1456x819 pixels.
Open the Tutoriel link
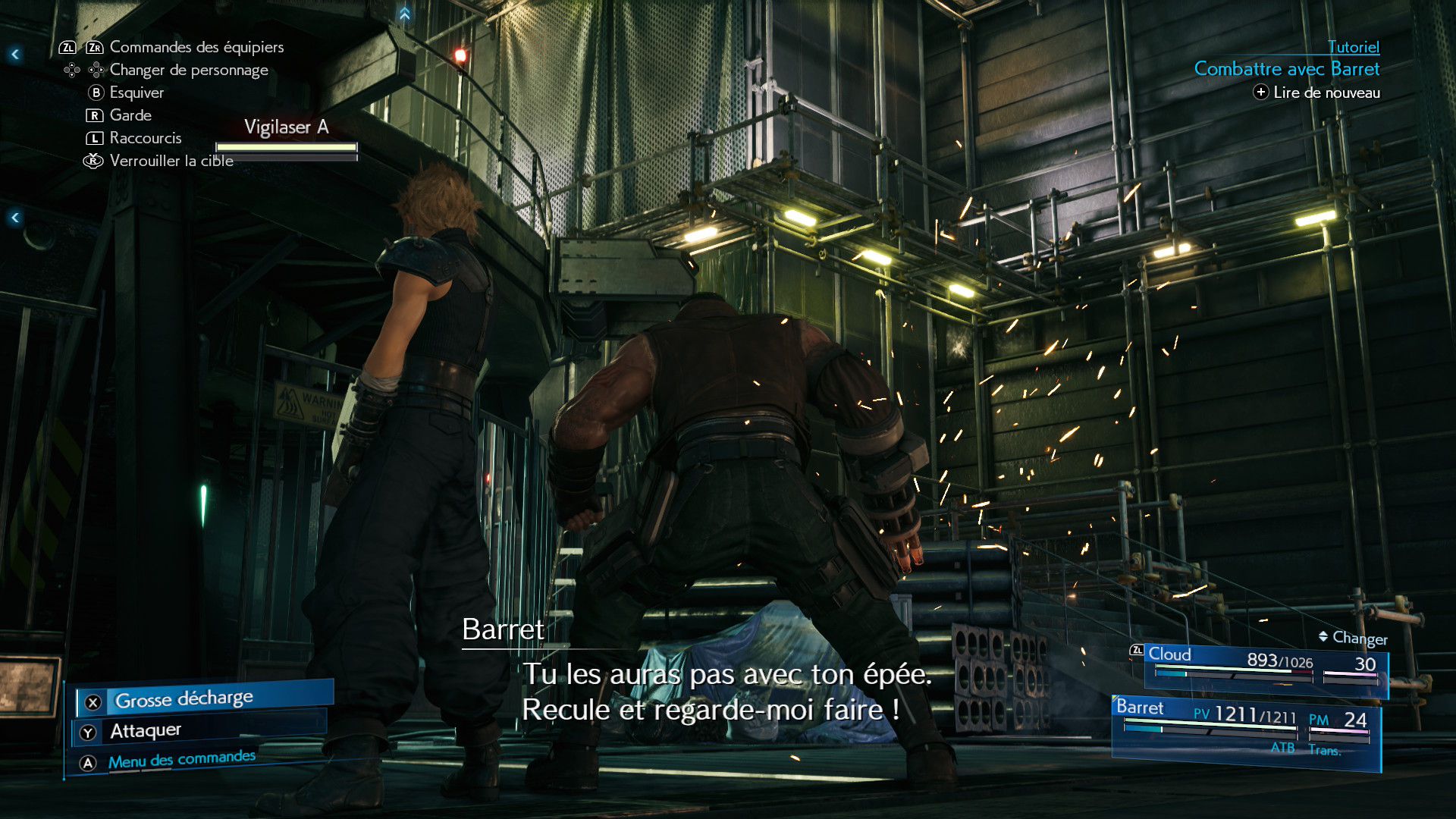click(x=1353, y=47)
